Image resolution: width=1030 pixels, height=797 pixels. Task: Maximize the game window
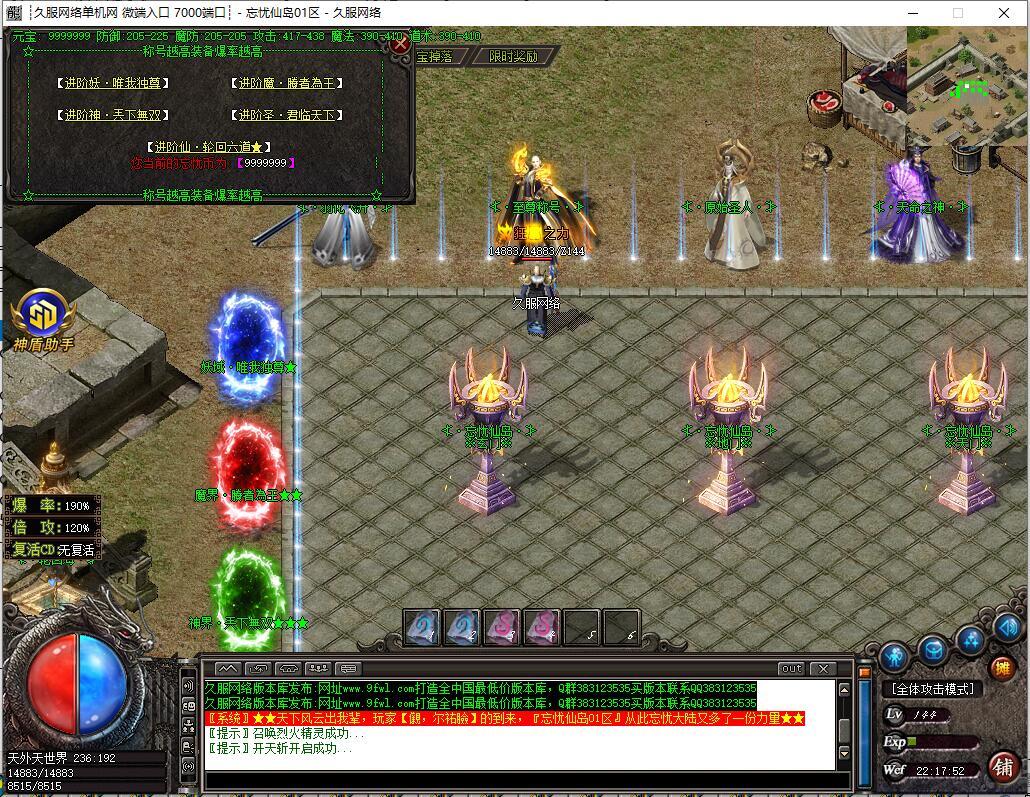[957, 13]
